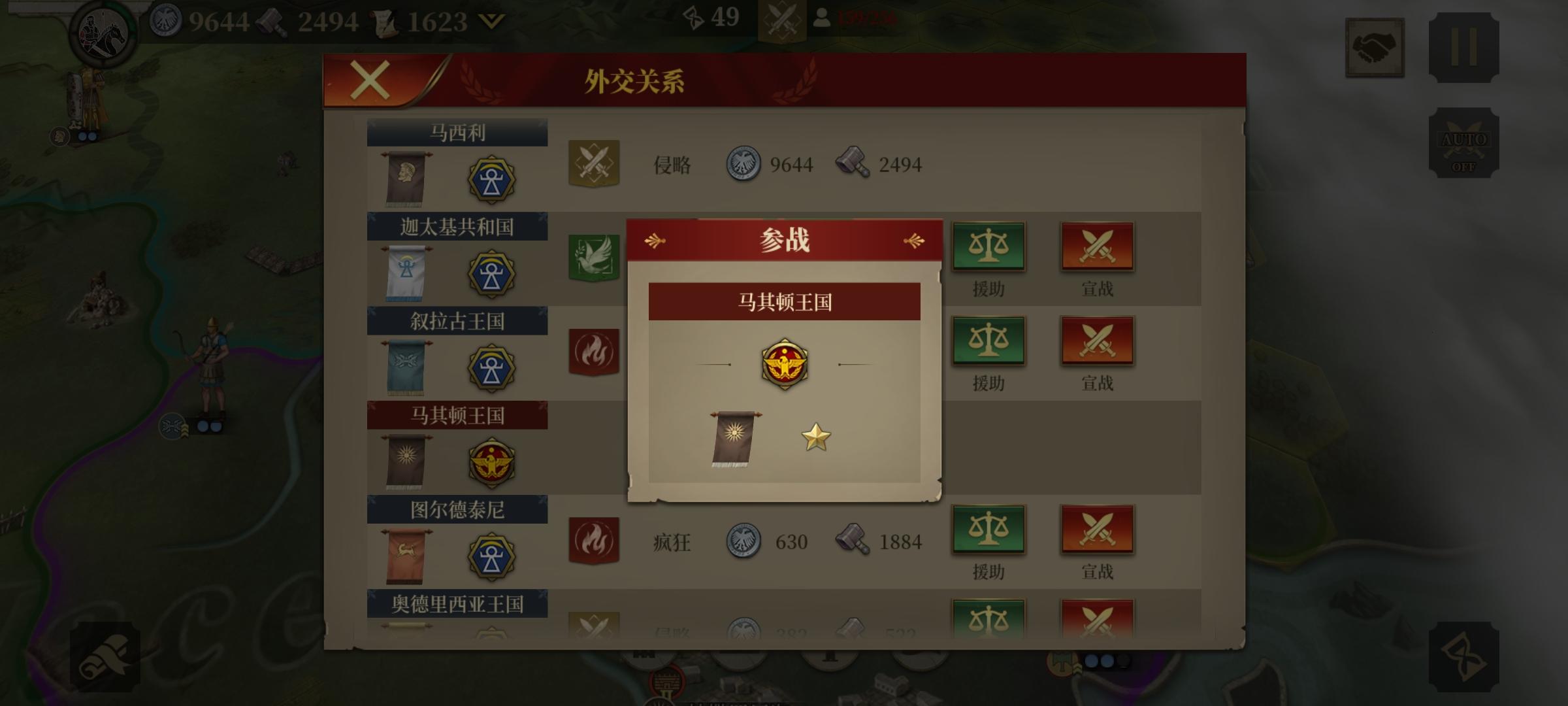Viewport: 1568px width, 706px height.
Task: Open the 奥德里西亚王国 entry
Action: [x=456, y=605]
